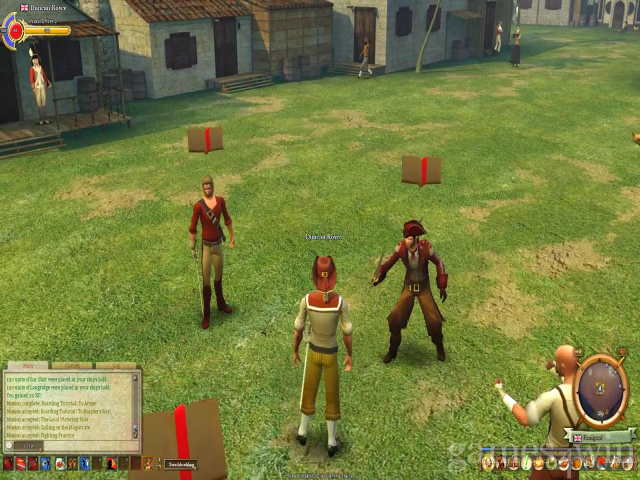
Task: Open the Custom chat tab
Action: 70,366
